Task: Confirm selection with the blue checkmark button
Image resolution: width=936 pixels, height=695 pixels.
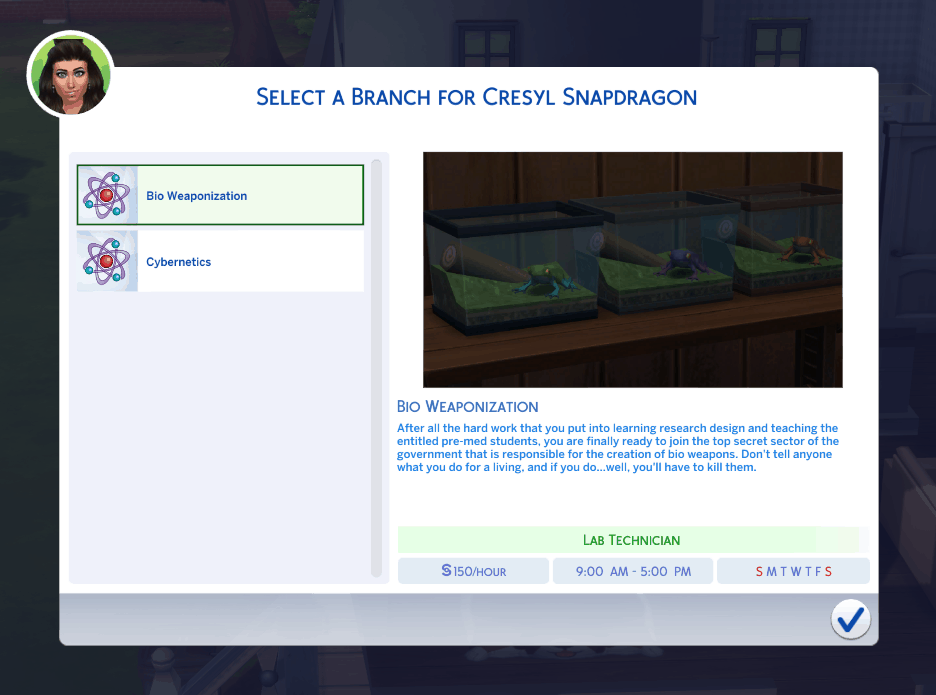Action: point(850,620)
